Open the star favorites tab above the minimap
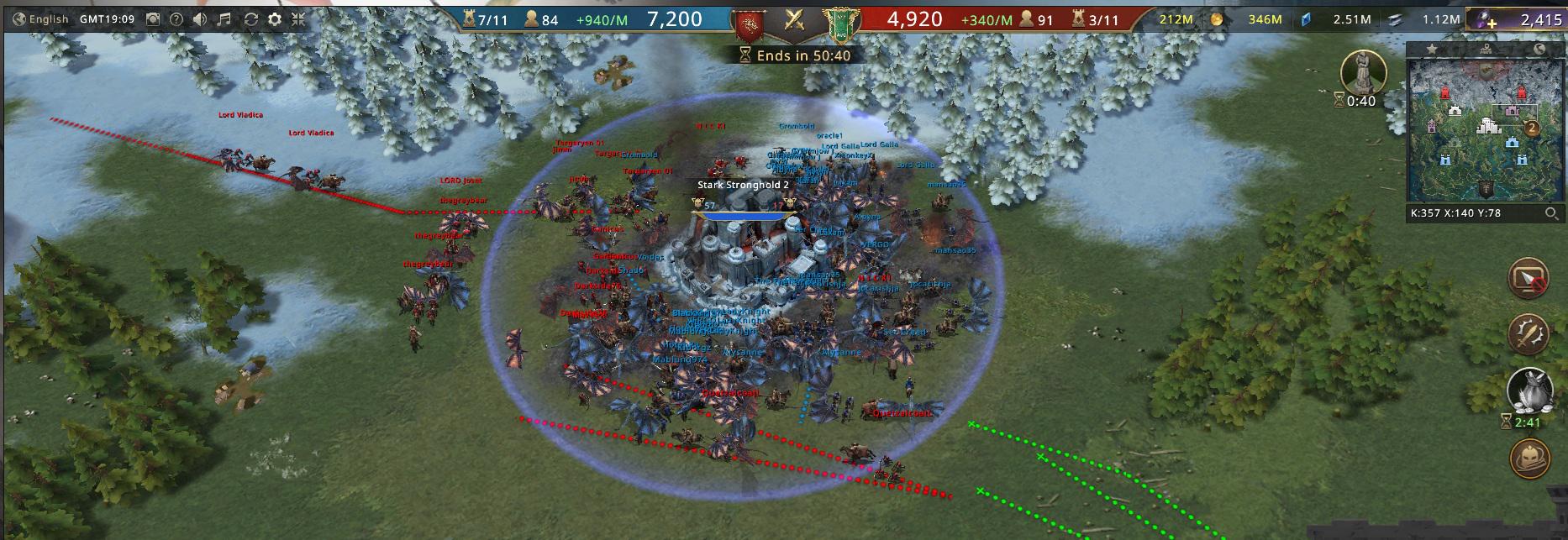Image resolution: width=1568 pixels, height=540 pixels. [x=1432, y=49]
